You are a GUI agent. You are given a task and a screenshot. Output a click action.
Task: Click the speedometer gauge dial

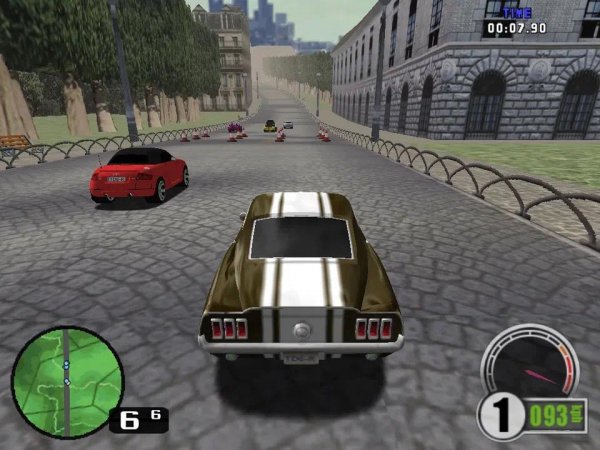(530, 366)
